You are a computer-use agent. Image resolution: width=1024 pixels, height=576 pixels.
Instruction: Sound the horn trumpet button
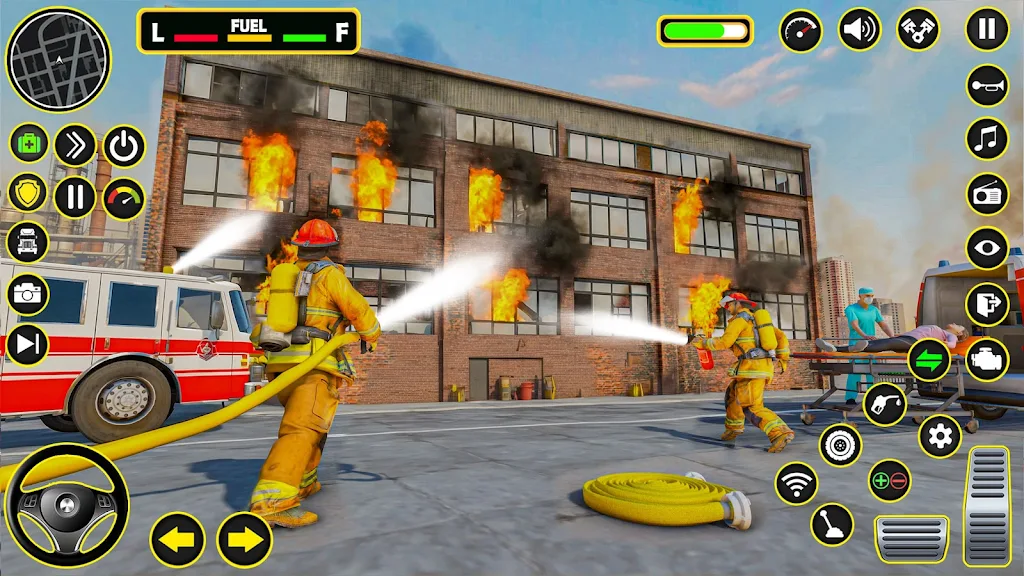(x=987, y=85)
